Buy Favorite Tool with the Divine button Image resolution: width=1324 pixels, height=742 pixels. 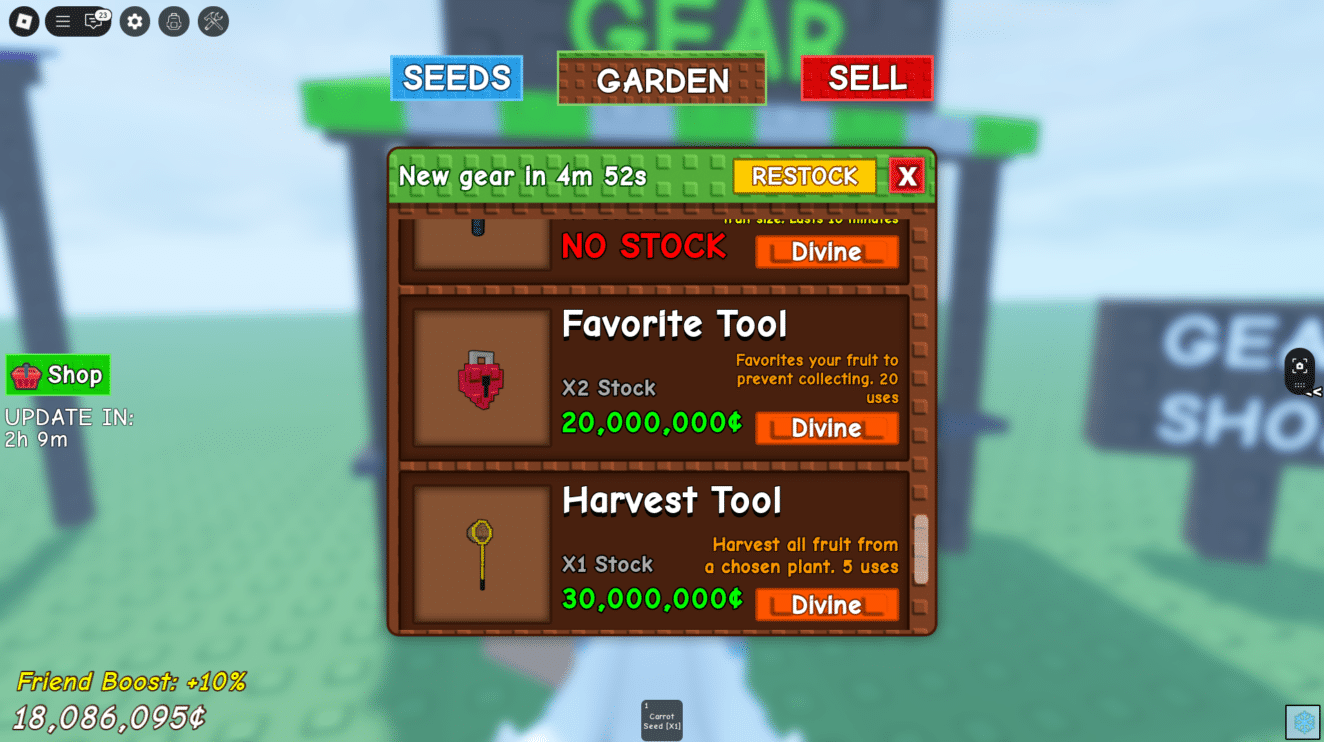[827, 429]
